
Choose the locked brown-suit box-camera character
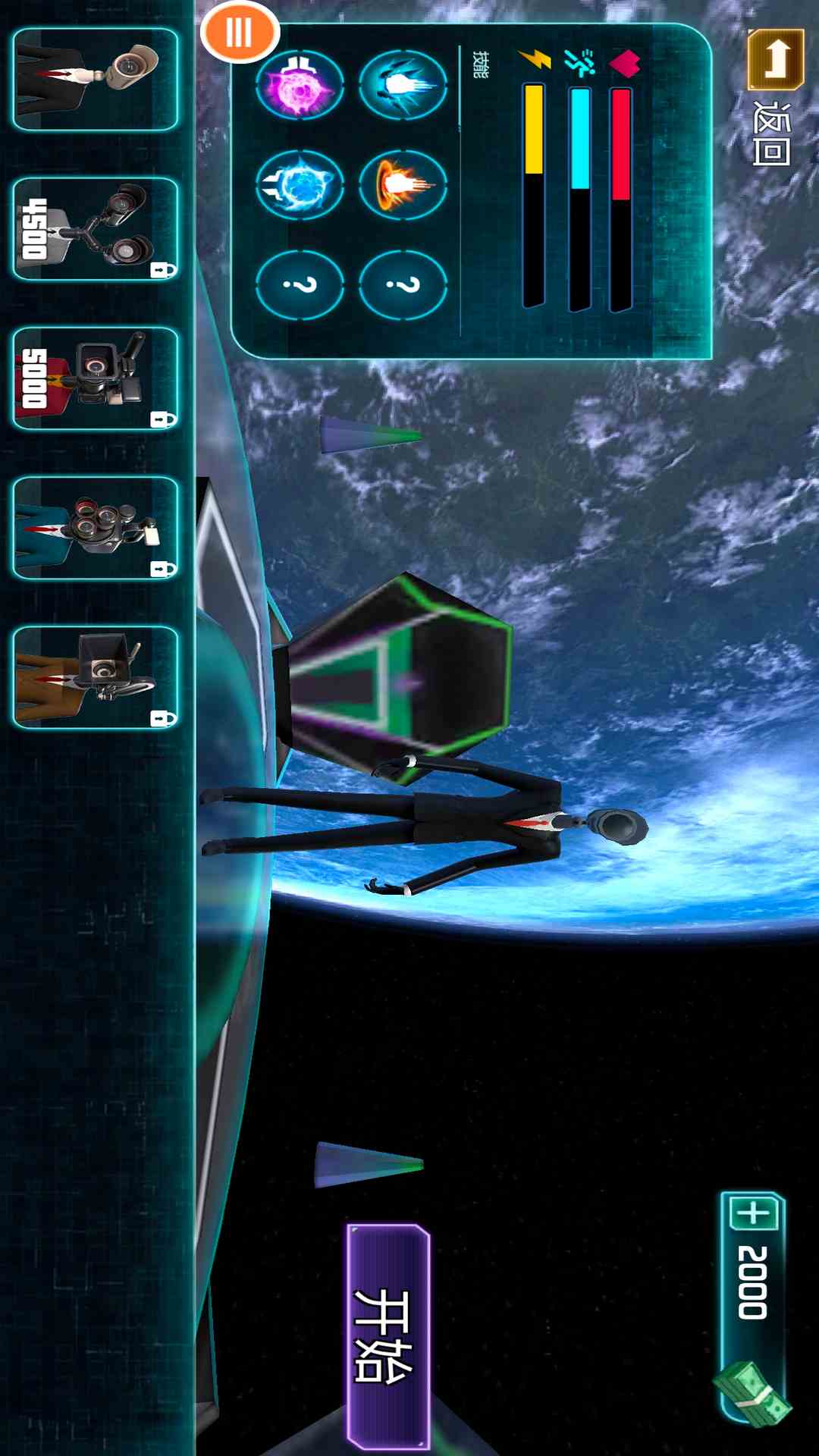point(96,677)
